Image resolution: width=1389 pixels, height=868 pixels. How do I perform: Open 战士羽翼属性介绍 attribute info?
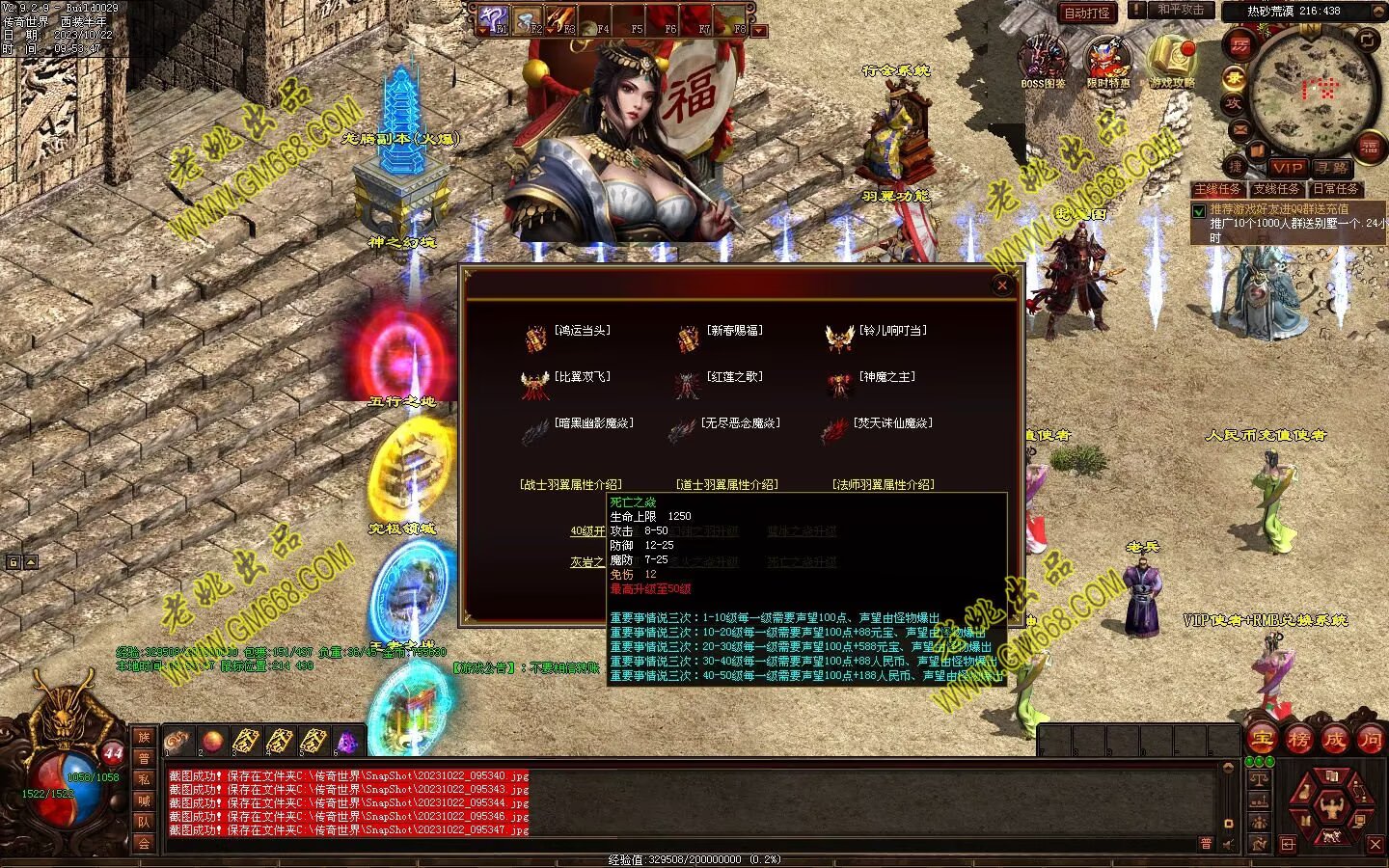pos(571,485)
